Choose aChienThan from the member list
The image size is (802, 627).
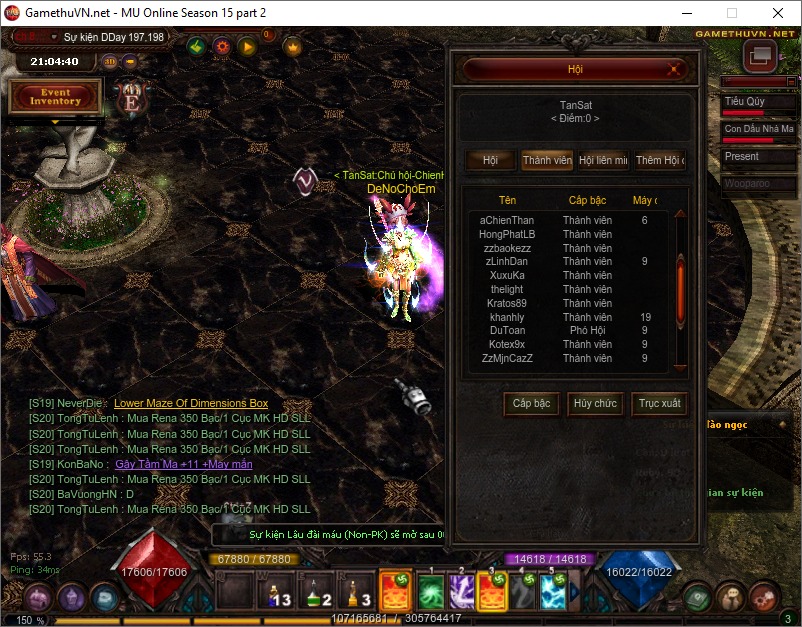pos(507,220)
